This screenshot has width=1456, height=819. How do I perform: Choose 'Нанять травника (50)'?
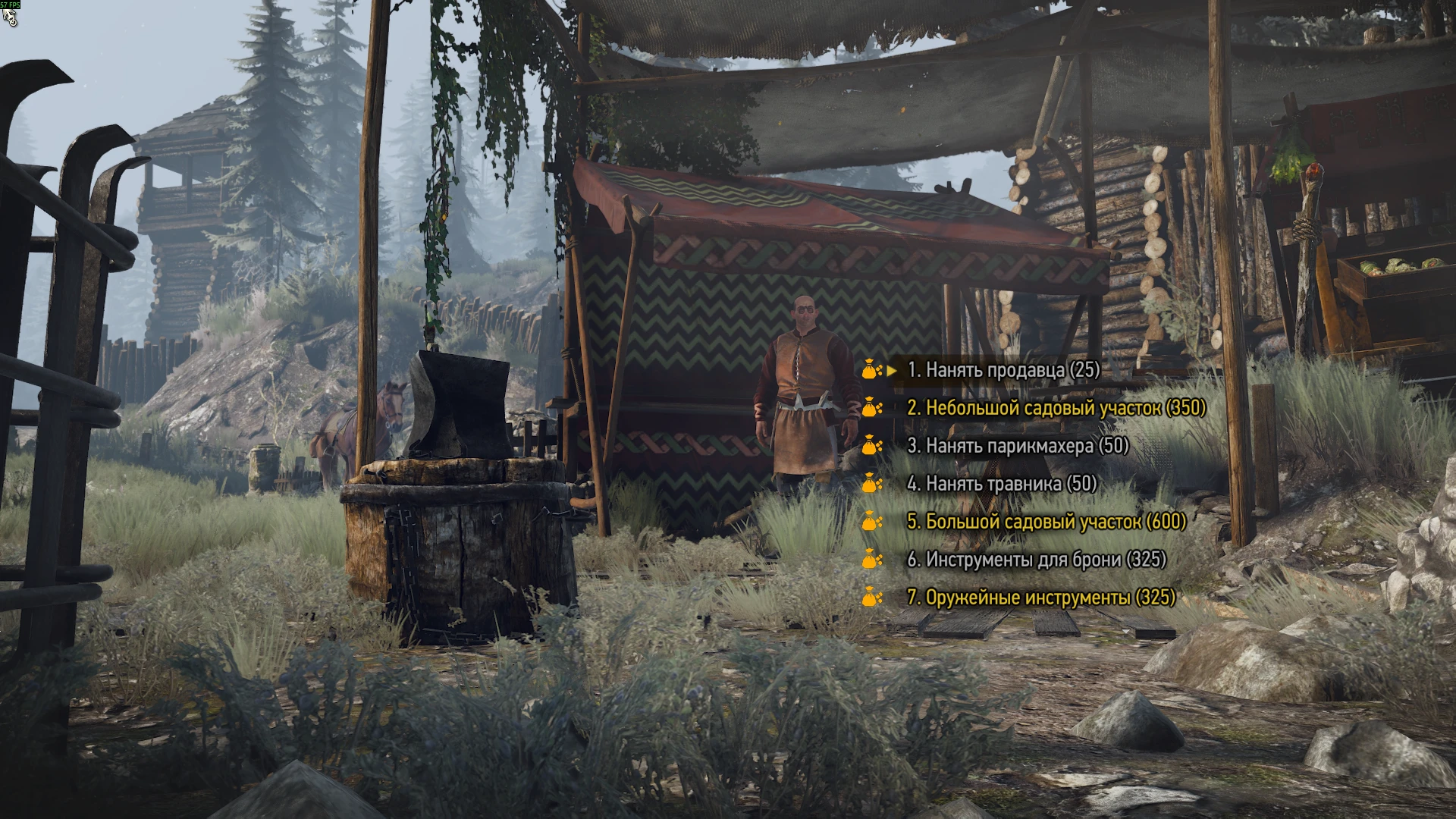pos(1001,485)
